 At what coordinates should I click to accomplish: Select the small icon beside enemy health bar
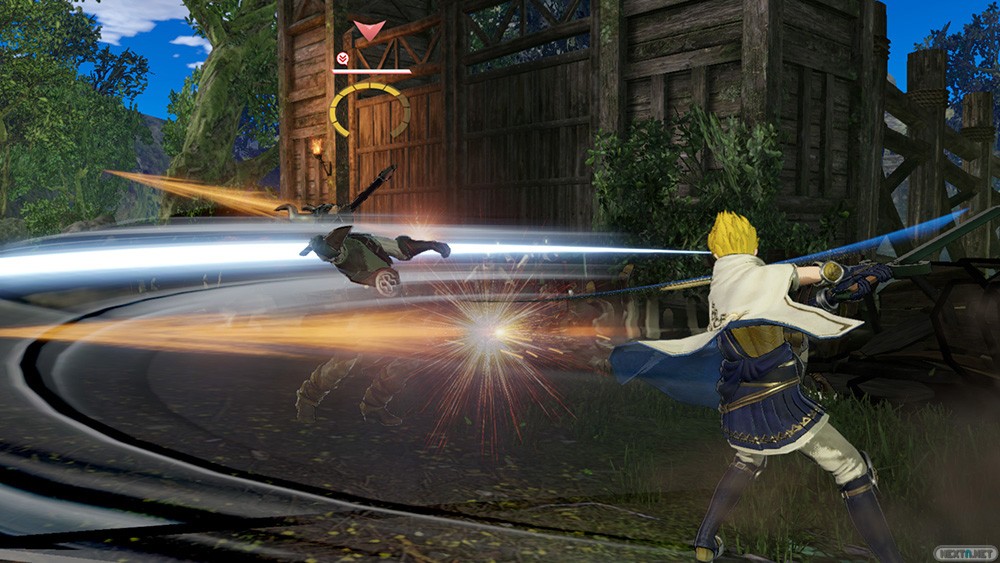click(x=343, y=59)
